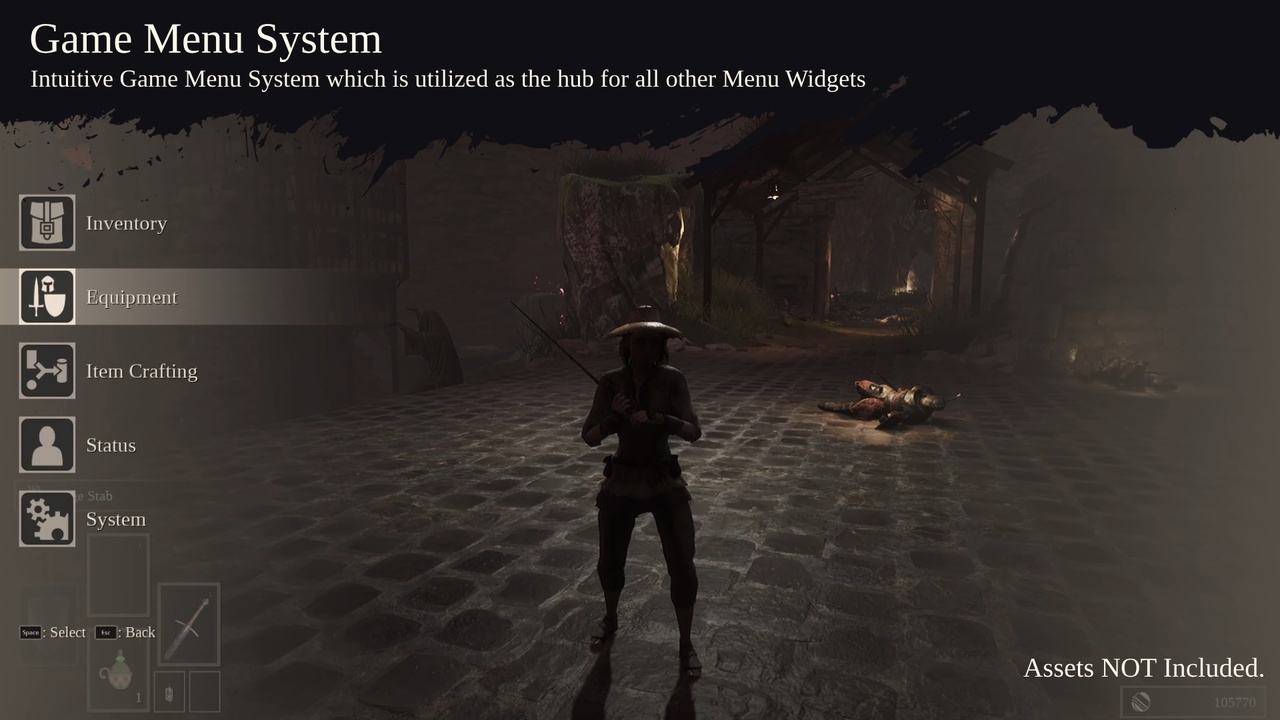Select the Inventory menu entry

126,223
